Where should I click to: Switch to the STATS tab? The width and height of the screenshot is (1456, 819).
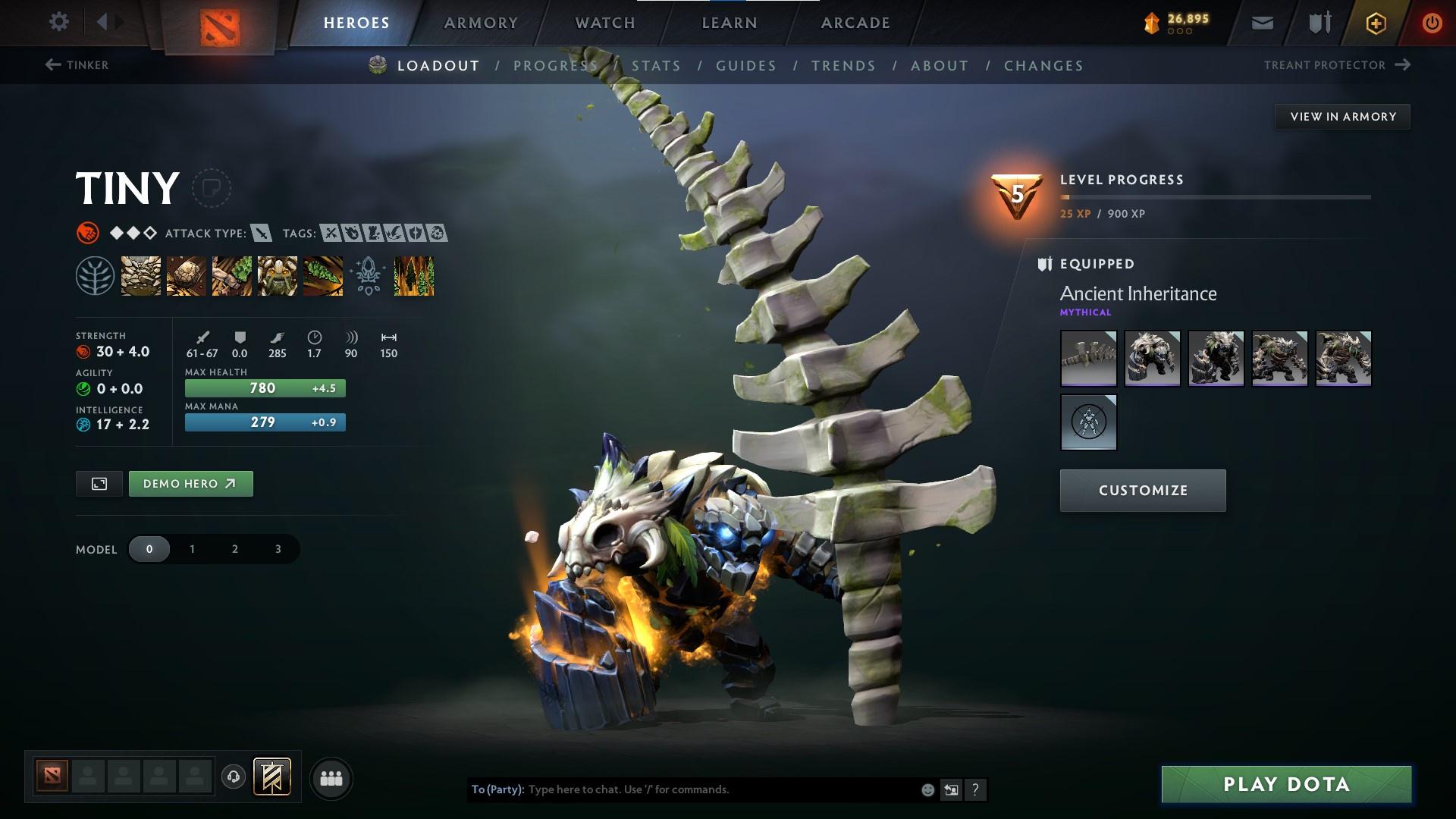coord(657,65)
